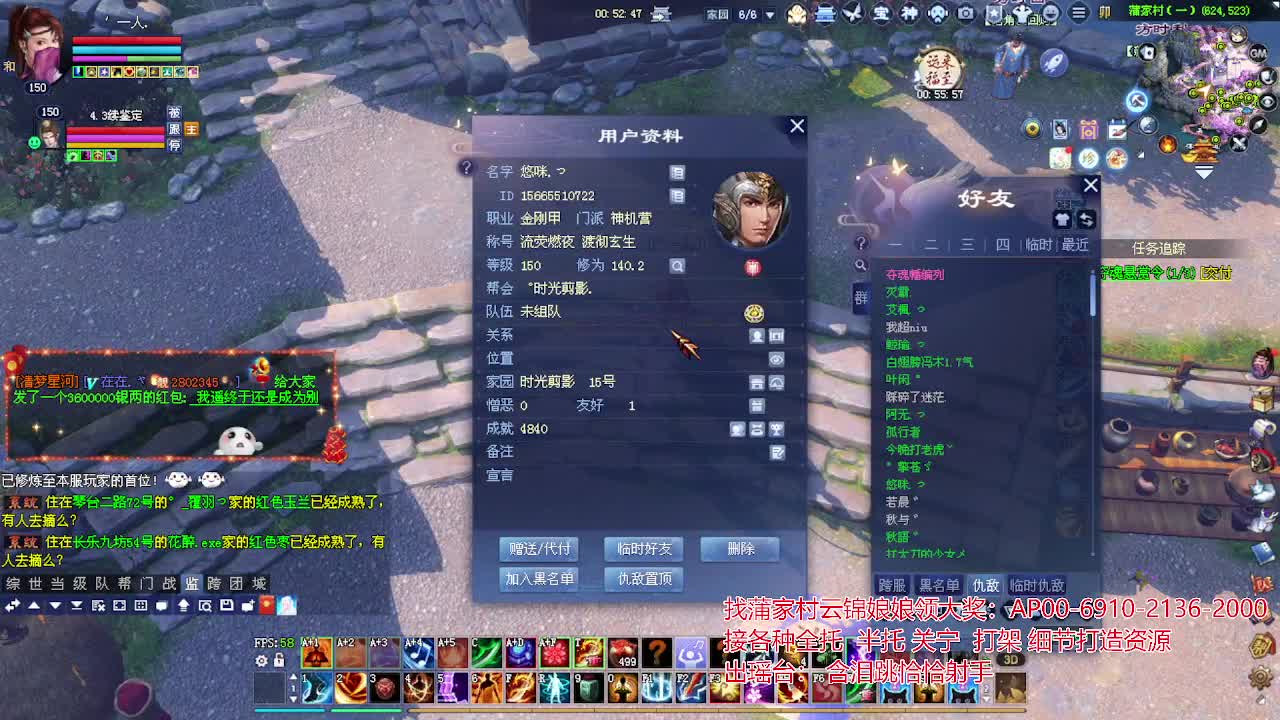Click the GM icon near the minimap
1280x720 pixels.
coord(1257,53)
